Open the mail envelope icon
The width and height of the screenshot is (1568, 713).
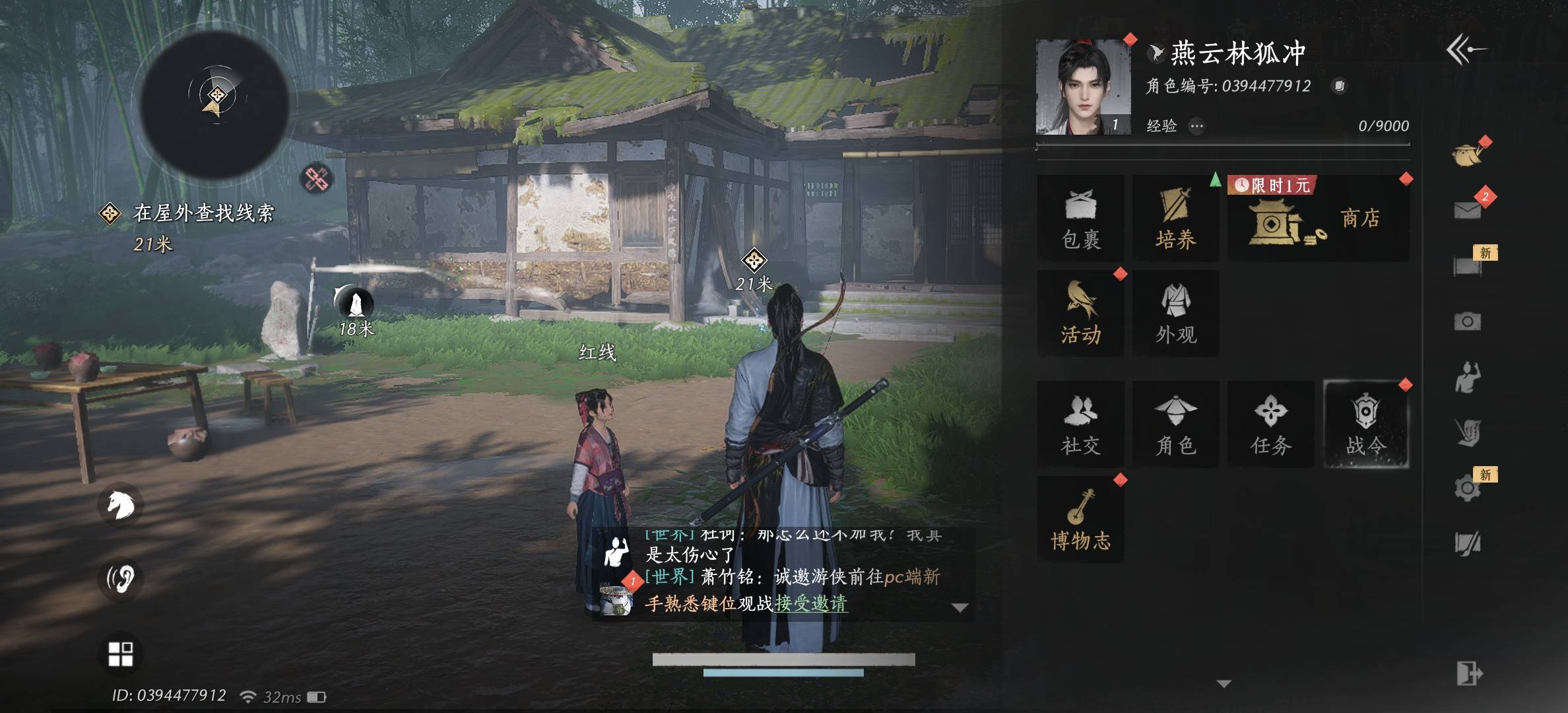[1467, 210]
